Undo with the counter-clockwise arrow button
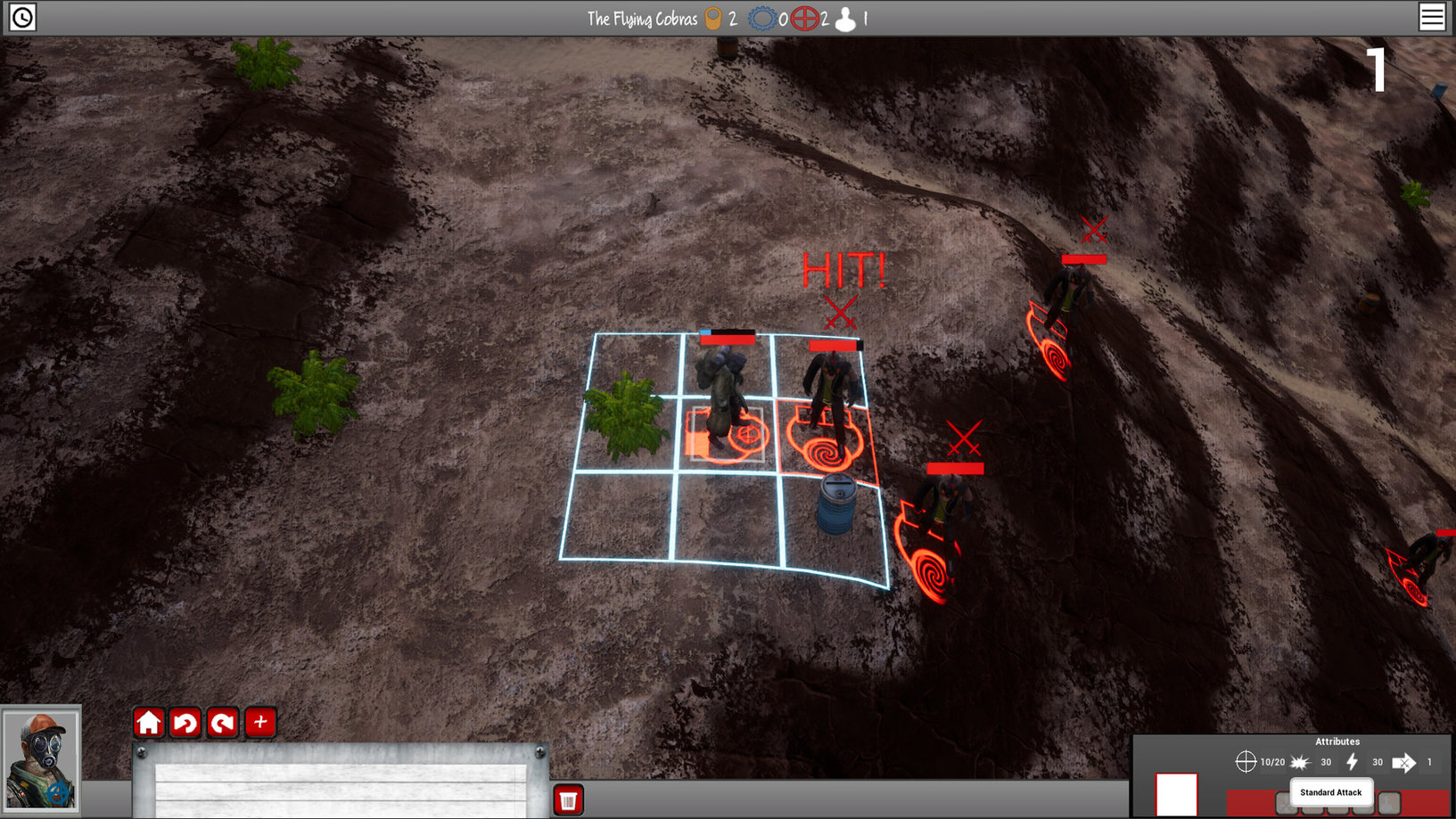The image size is (1456, 819). [185, 722]
